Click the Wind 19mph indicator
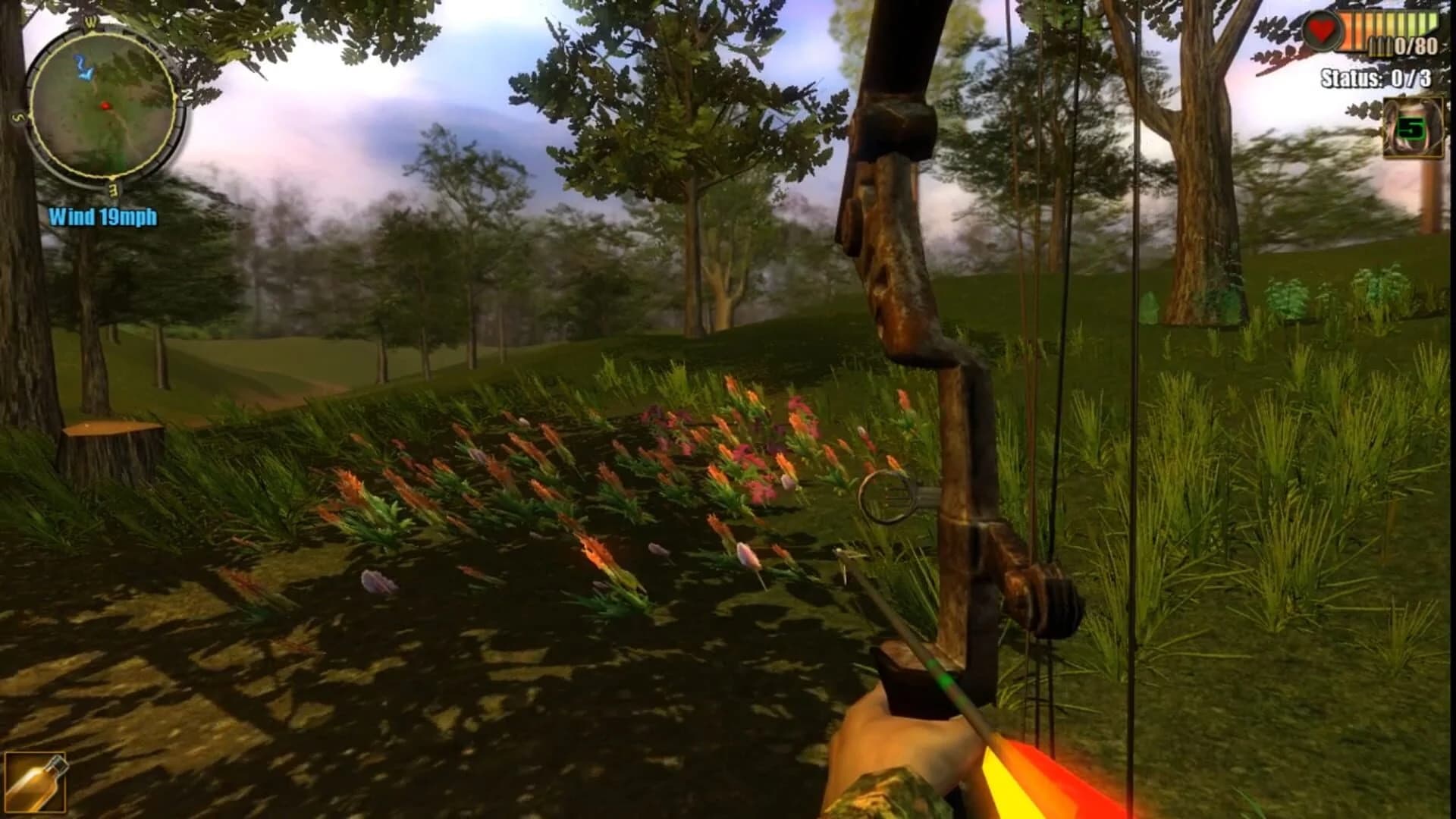This screenshot has width=1456, height=819. click(x=102, y=215)
